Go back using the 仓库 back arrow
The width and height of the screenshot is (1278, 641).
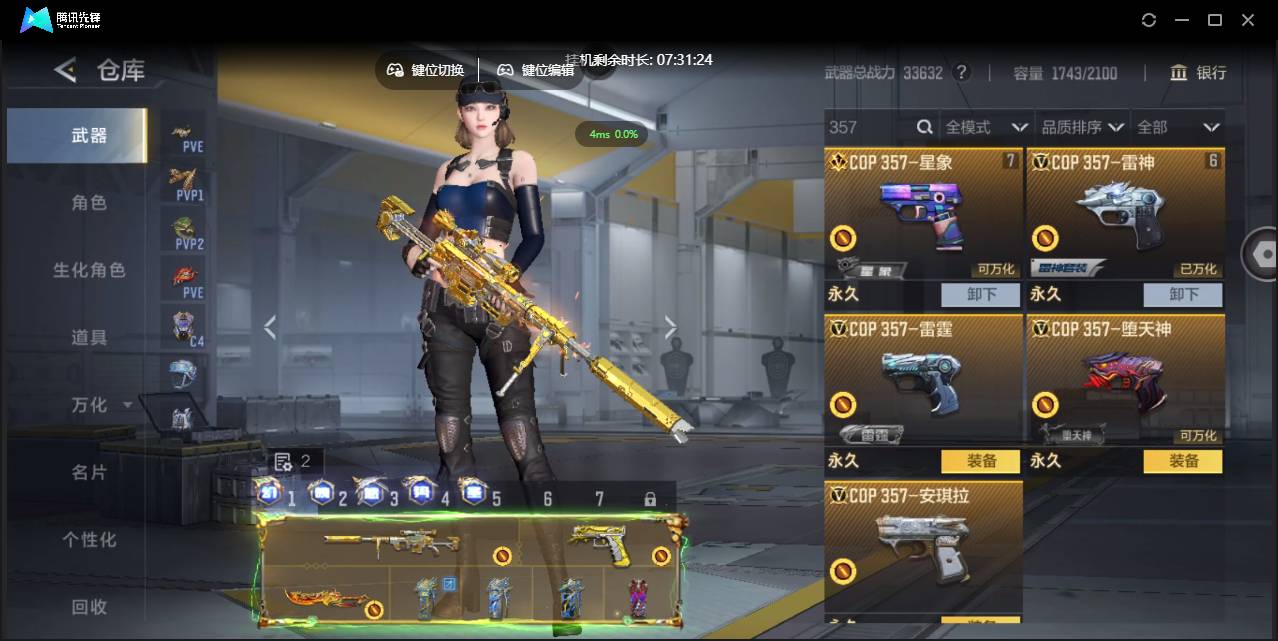pyautogui.click(x=66, y=70)
